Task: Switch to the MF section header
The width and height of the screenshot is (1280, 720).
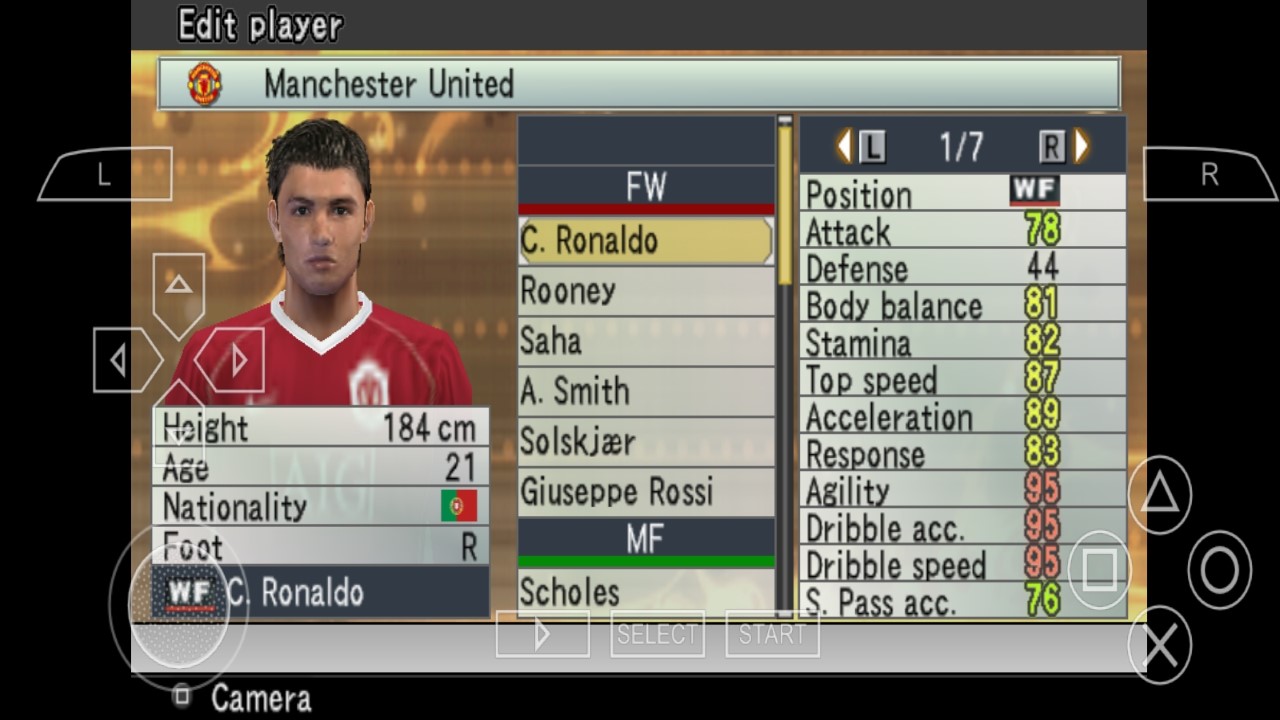Action: (x=645, y=540)
